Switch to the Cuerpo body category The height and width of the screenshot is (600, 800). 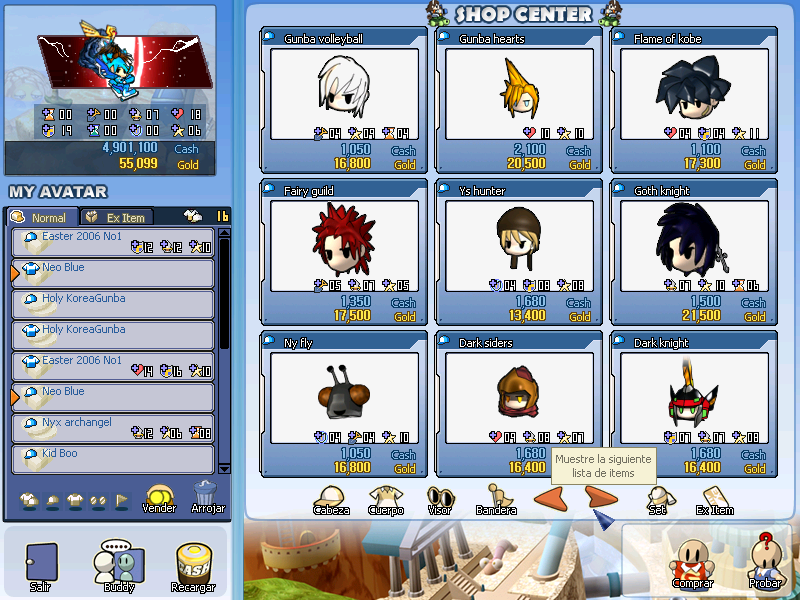point(386,500)
